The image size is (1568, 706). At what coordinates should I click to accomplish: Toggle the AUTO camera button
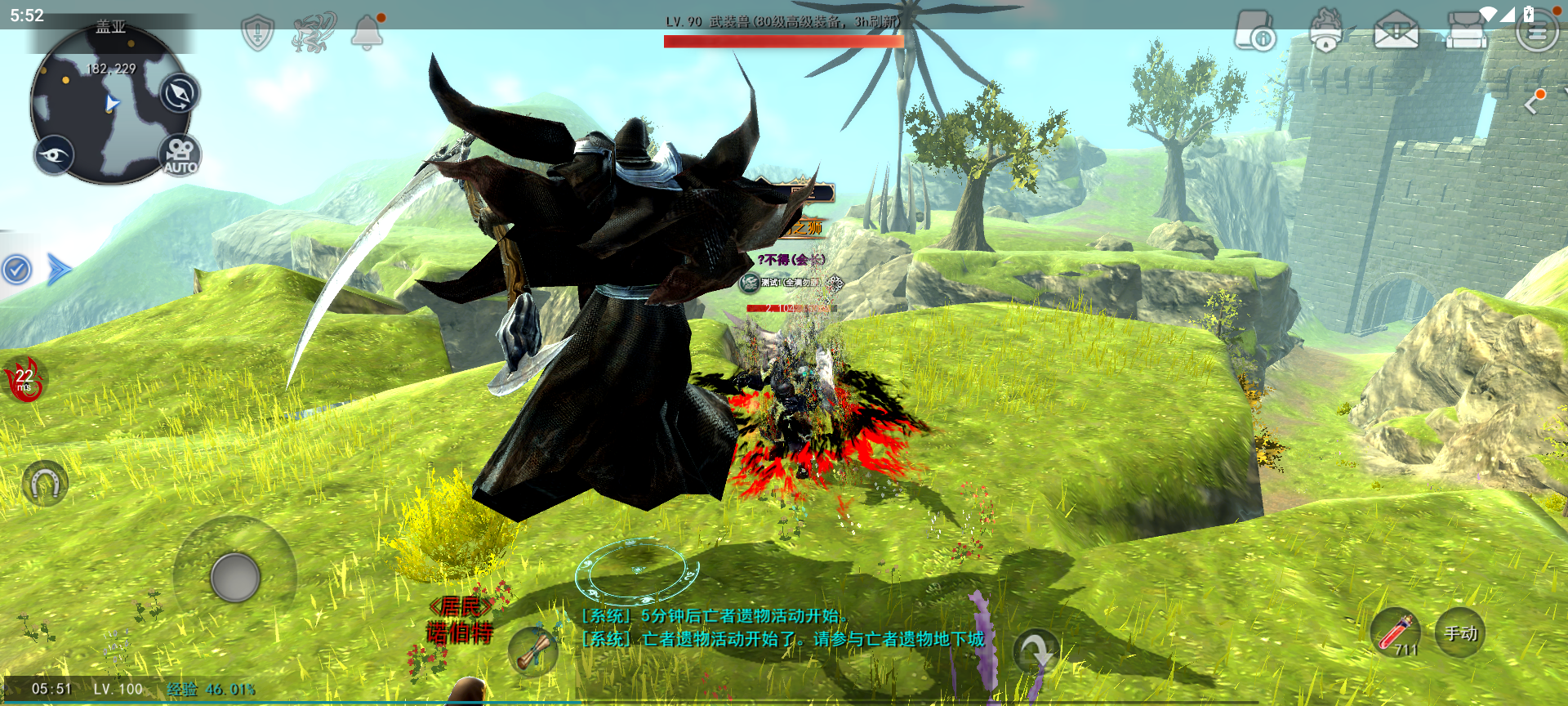[x=180, y=155]
